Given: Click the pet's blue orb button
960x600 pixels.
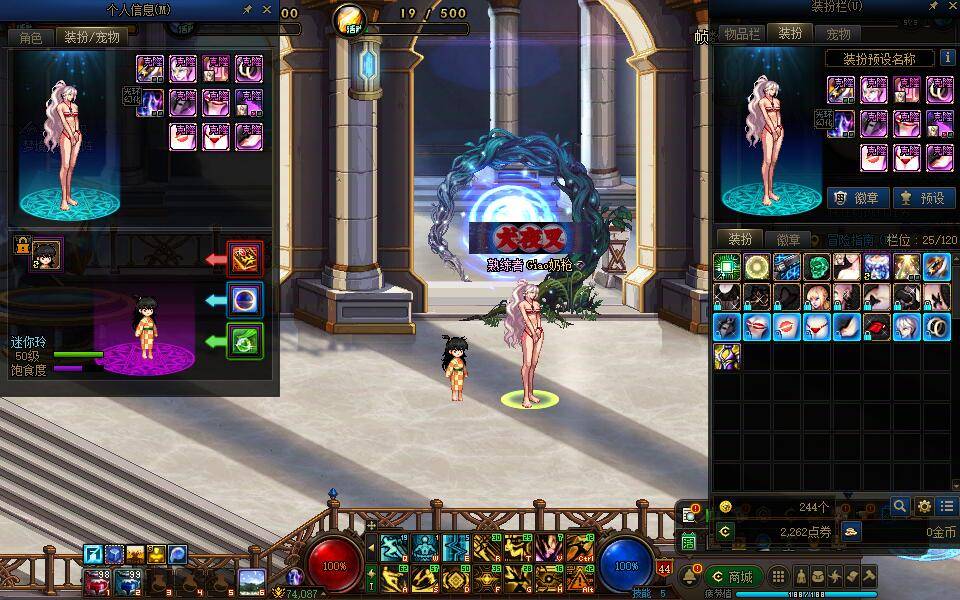Looking at the screenshot, I should (x=245, y=300).
